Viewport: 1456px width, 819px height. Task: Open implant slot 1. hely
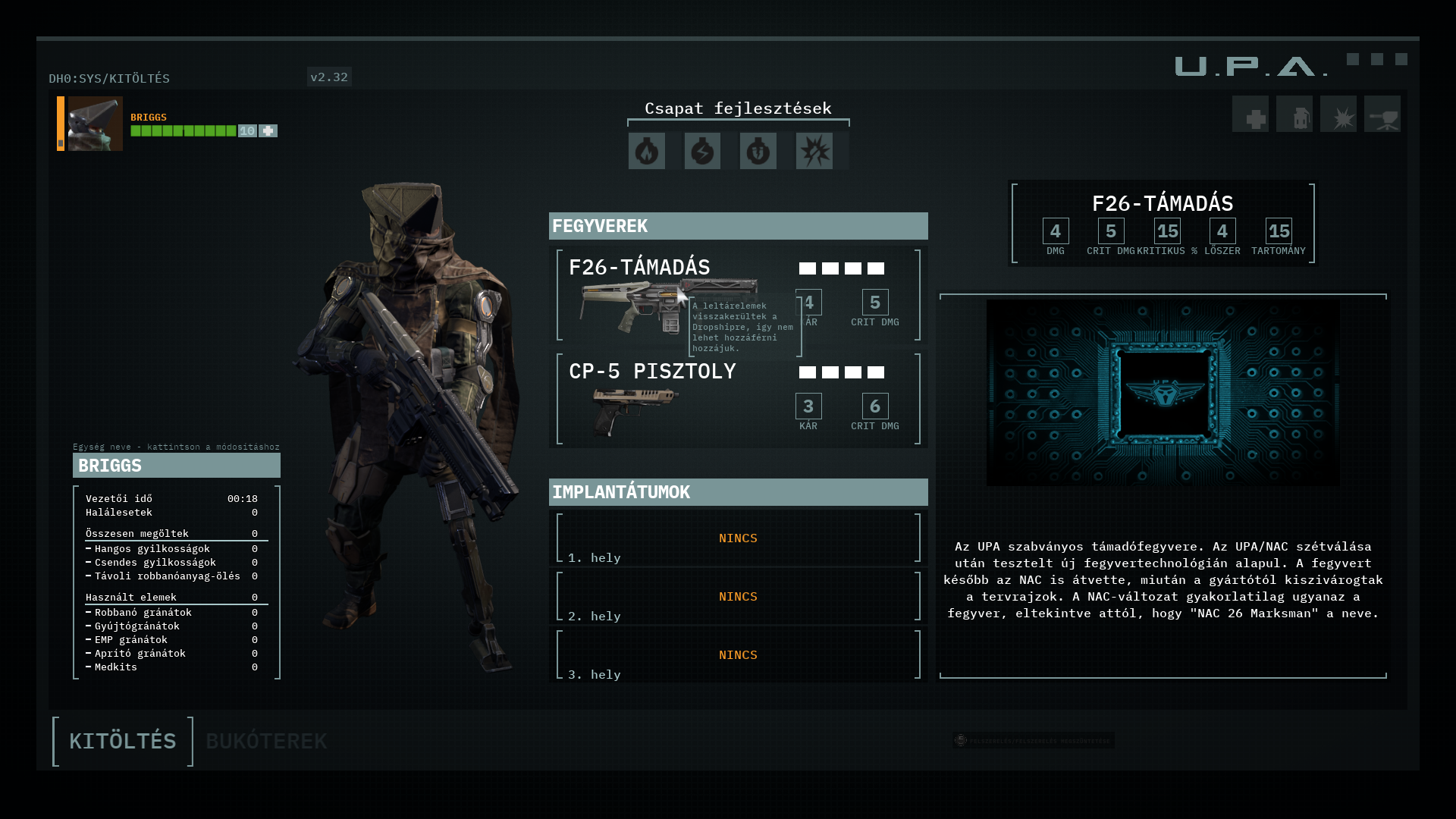tap(738, 538)
